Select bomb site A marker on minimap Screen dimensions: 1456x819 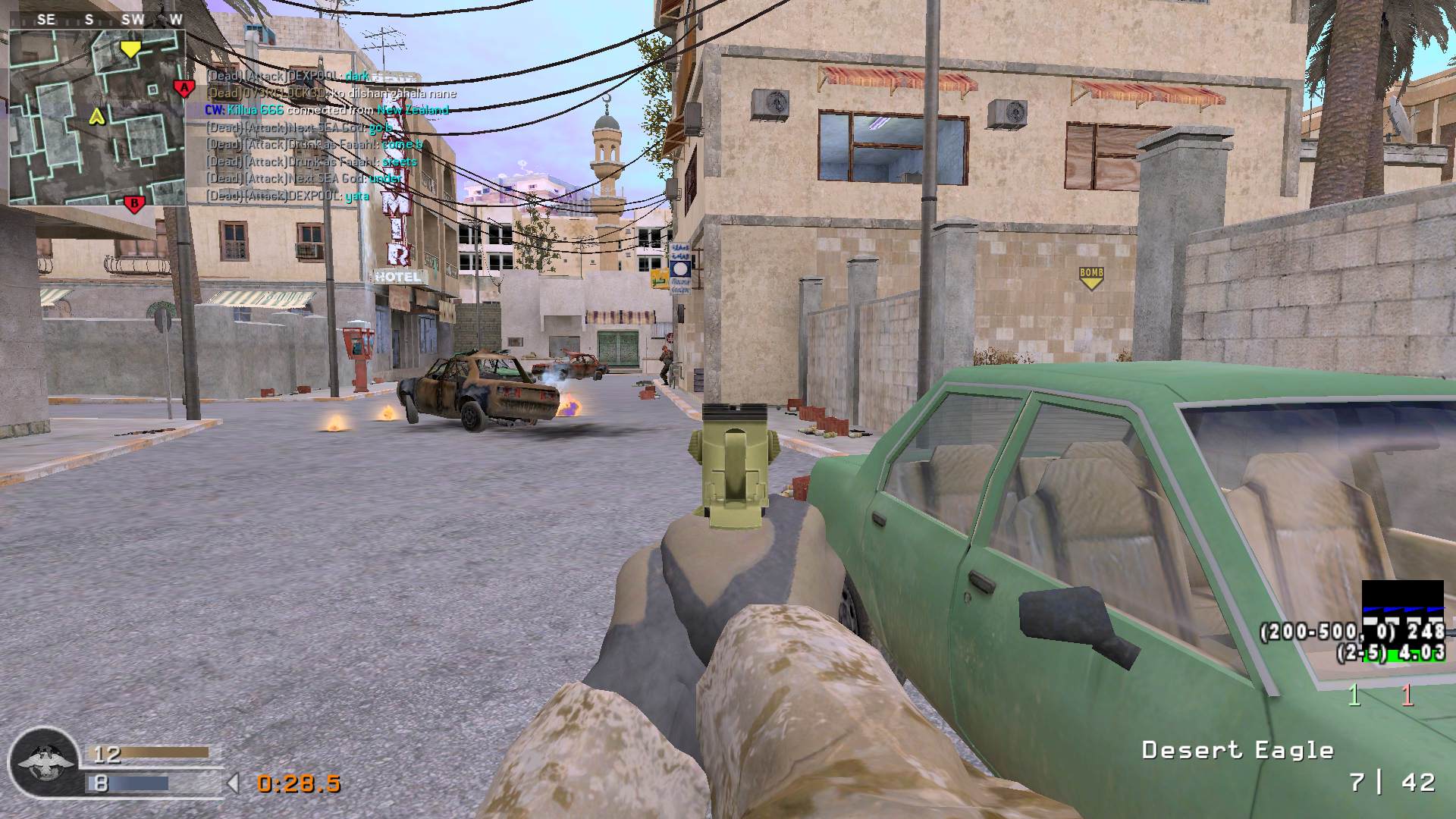[183, 89]
